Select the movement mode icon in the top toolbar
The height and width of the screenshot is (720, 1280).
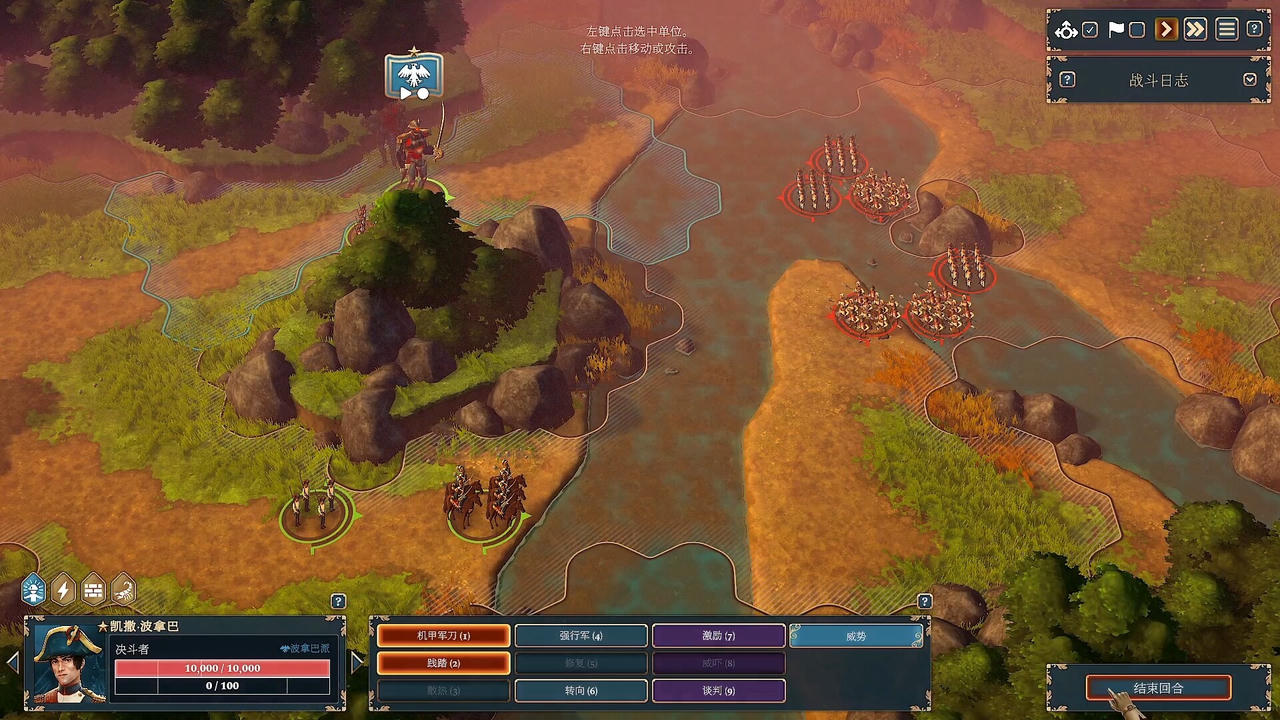(1066, 30)
